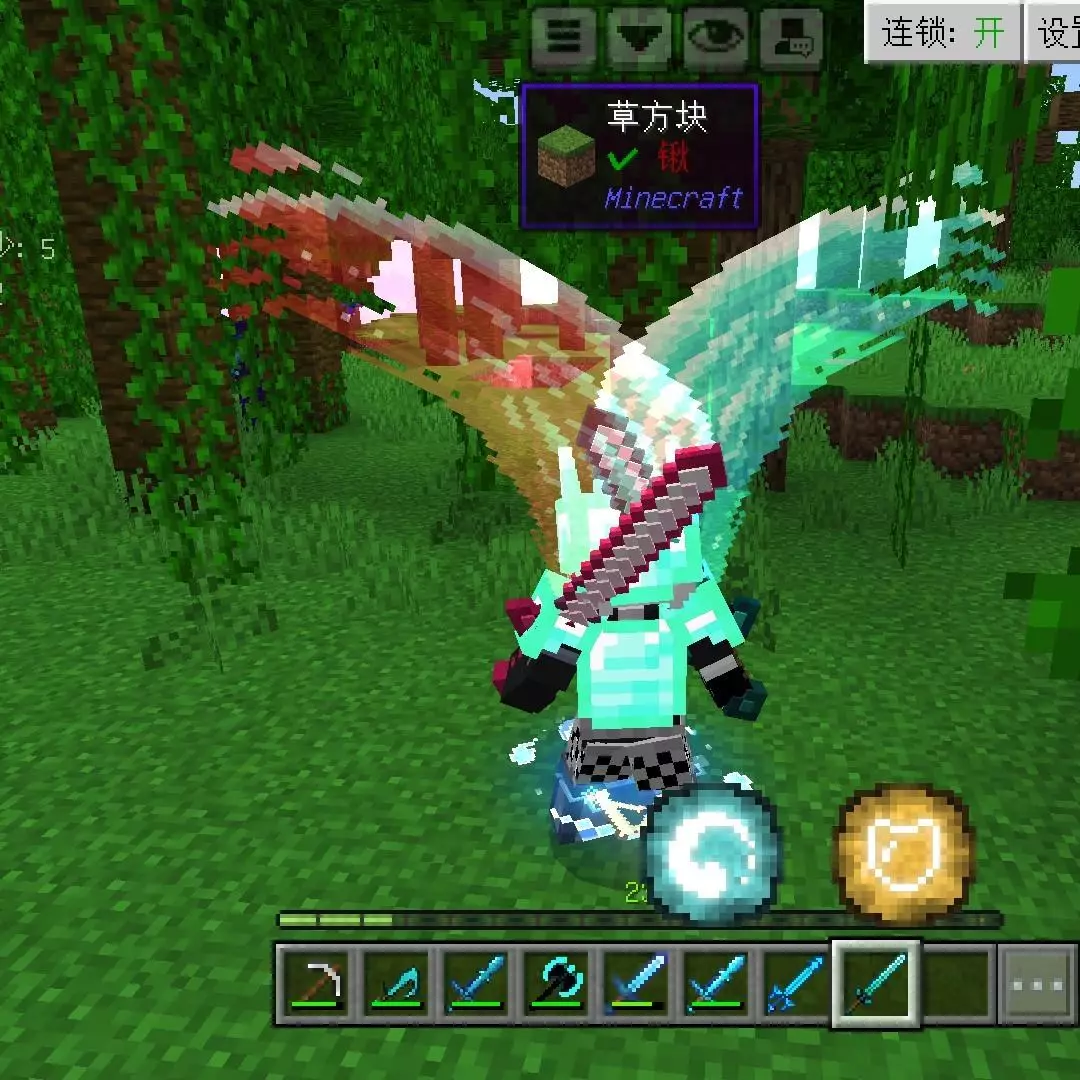
Task: Open the player chat button
Action: click(x=791, y=38)
